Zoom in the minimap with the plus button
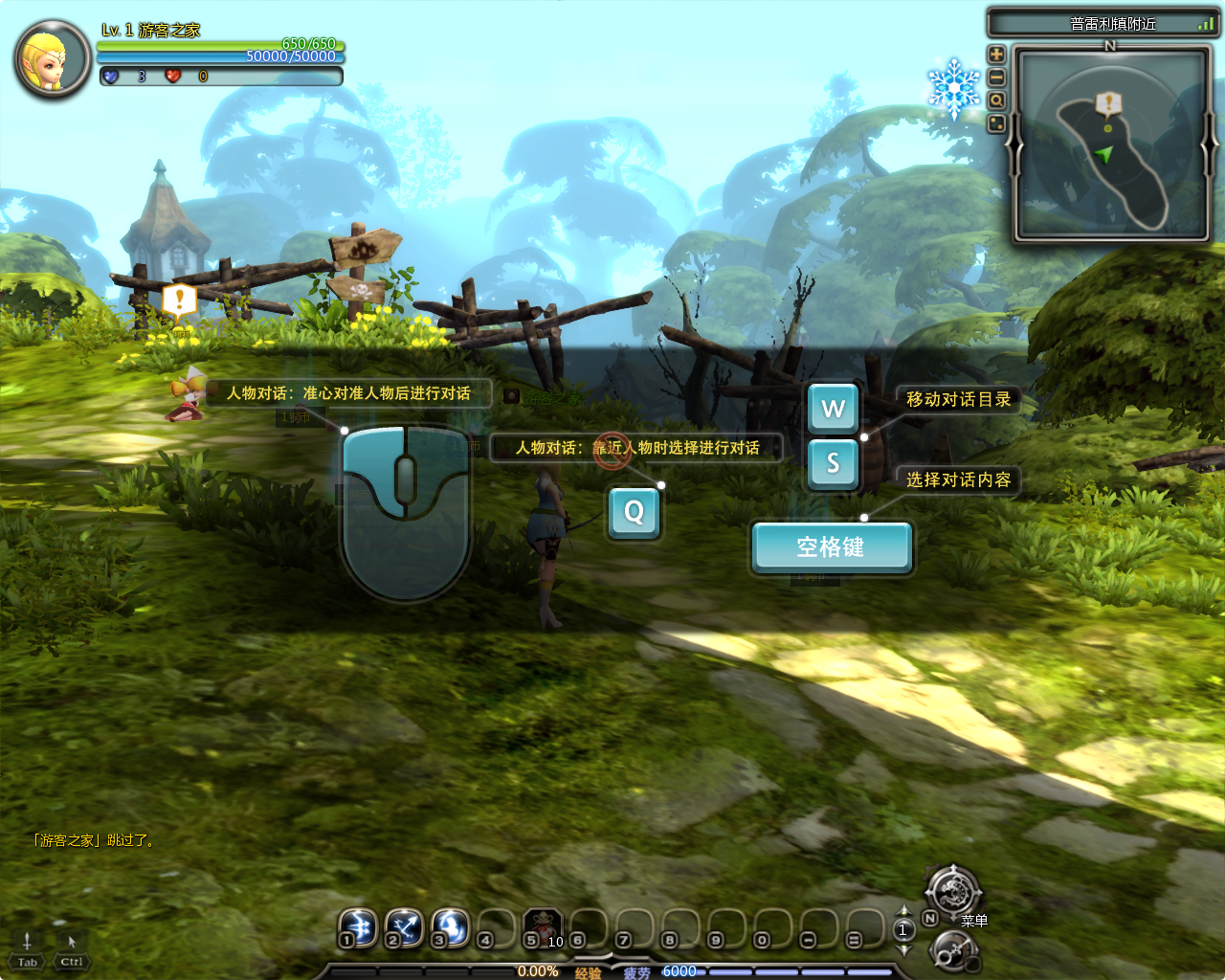Screen dimensions: 1225x980 point(996,55)
